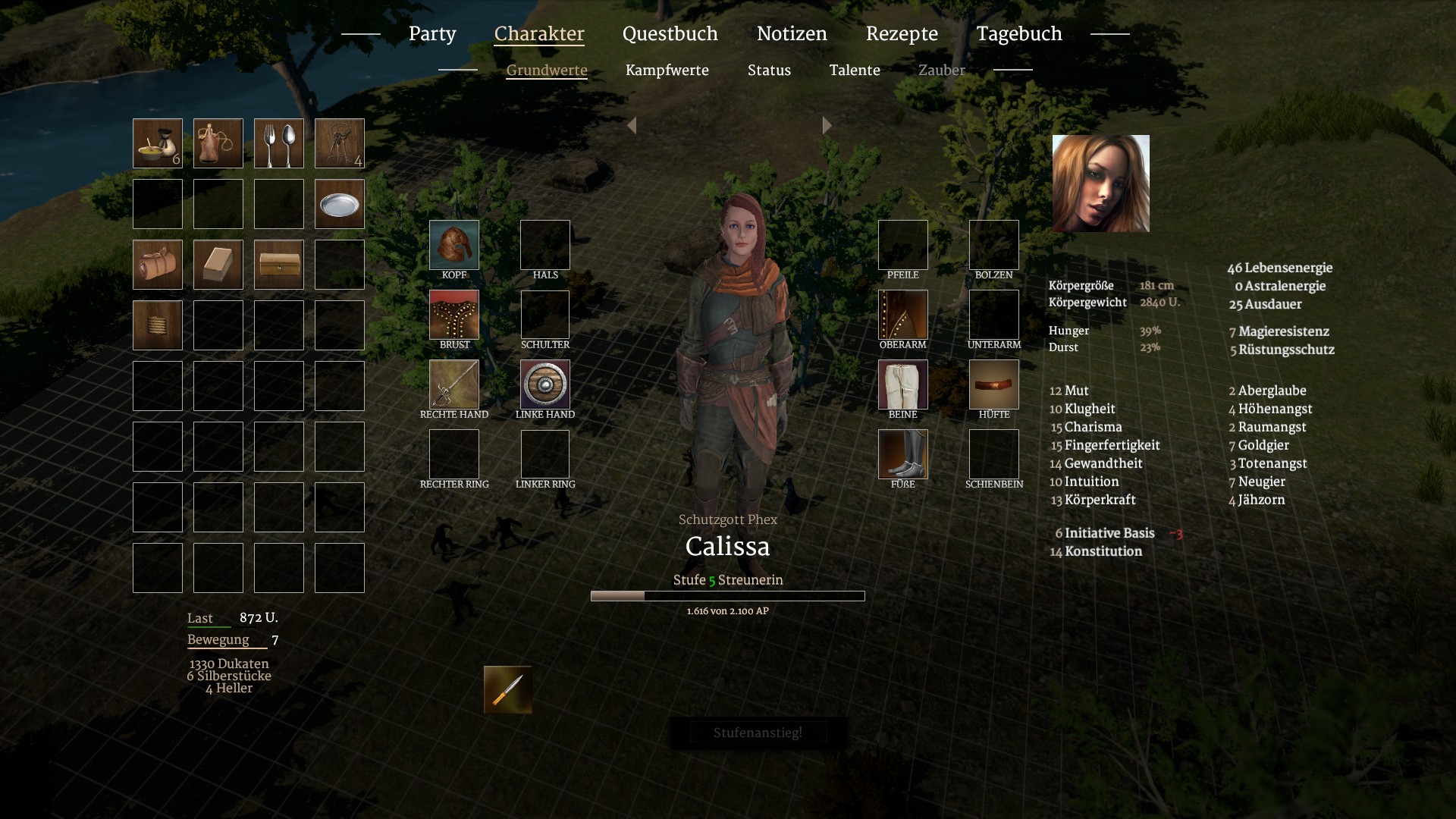The image size is (1456, 819).
Task: Select the Status sub-tab
Action: [769, 71]
